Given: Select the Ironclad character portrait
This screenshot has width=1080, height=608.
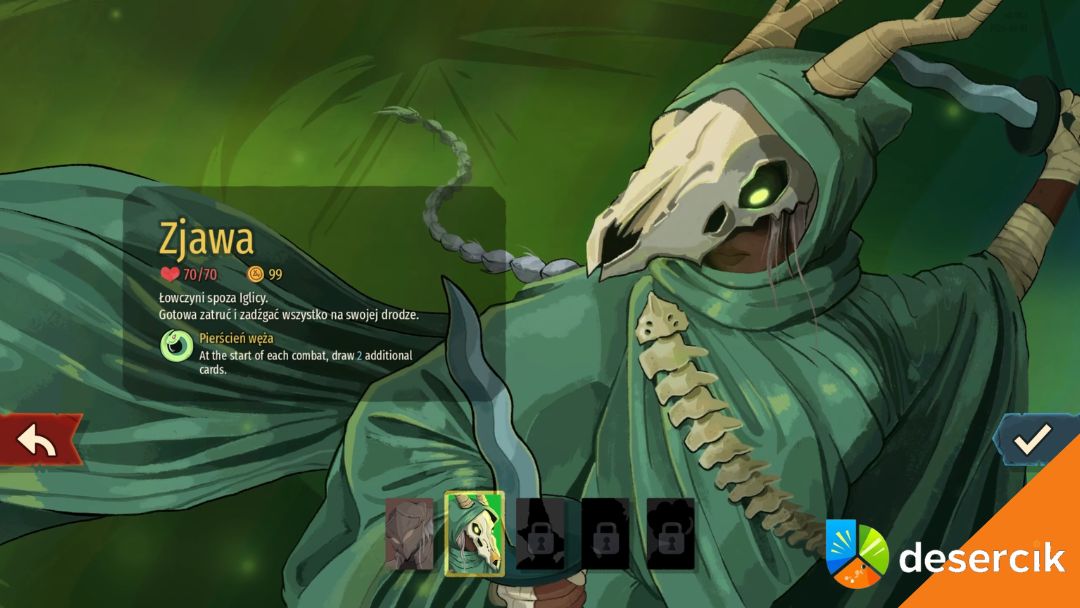Looking at the screenshot, I should [x=410, y=533].
